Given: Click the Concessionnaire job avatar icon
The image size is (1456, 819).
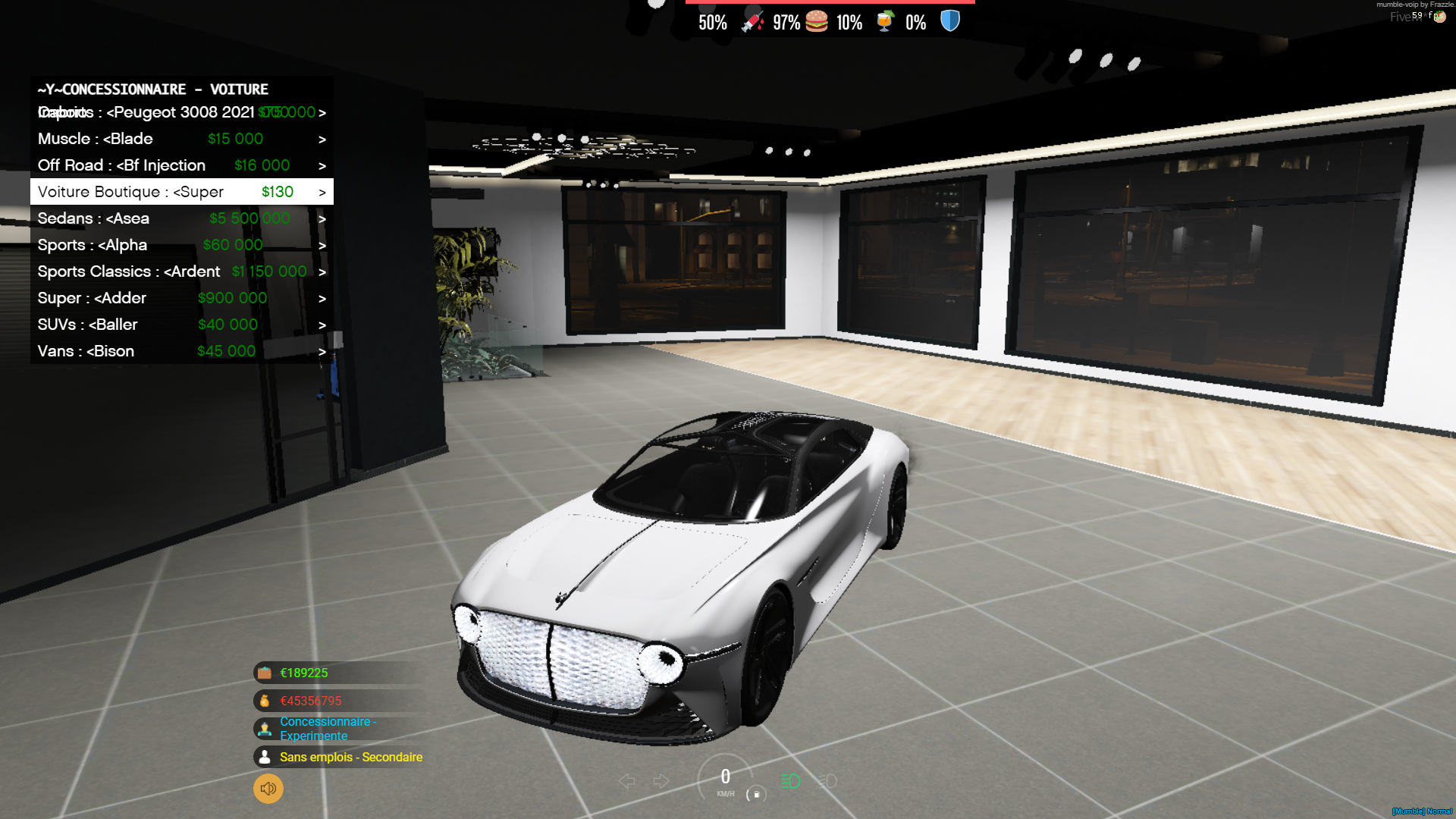Looking at the screenshot, I should click(x=264, y=728).
